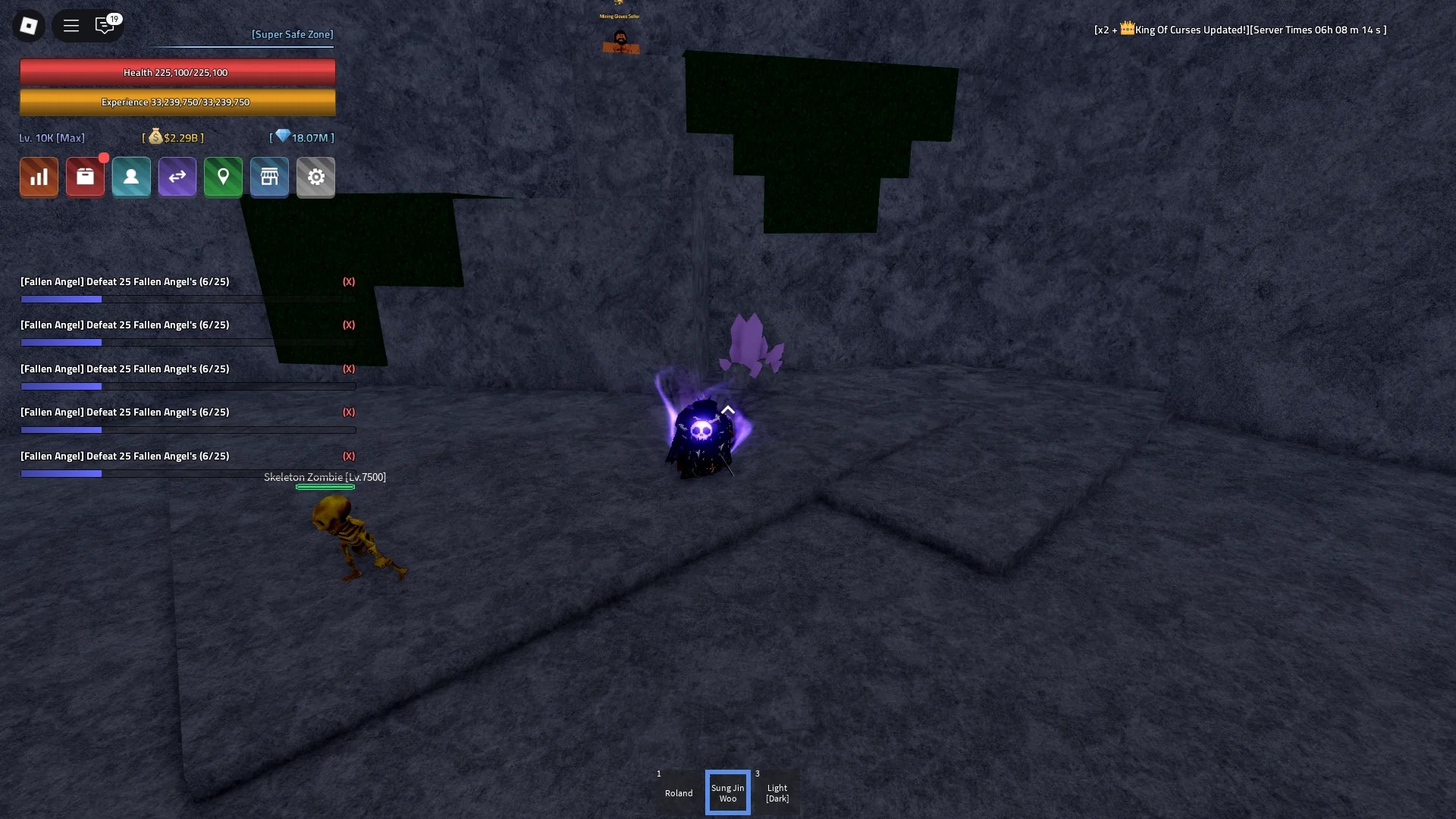Select the equipped Sung Jin Woo slot
Screen dimensions: 1456x819
point(727,792)
